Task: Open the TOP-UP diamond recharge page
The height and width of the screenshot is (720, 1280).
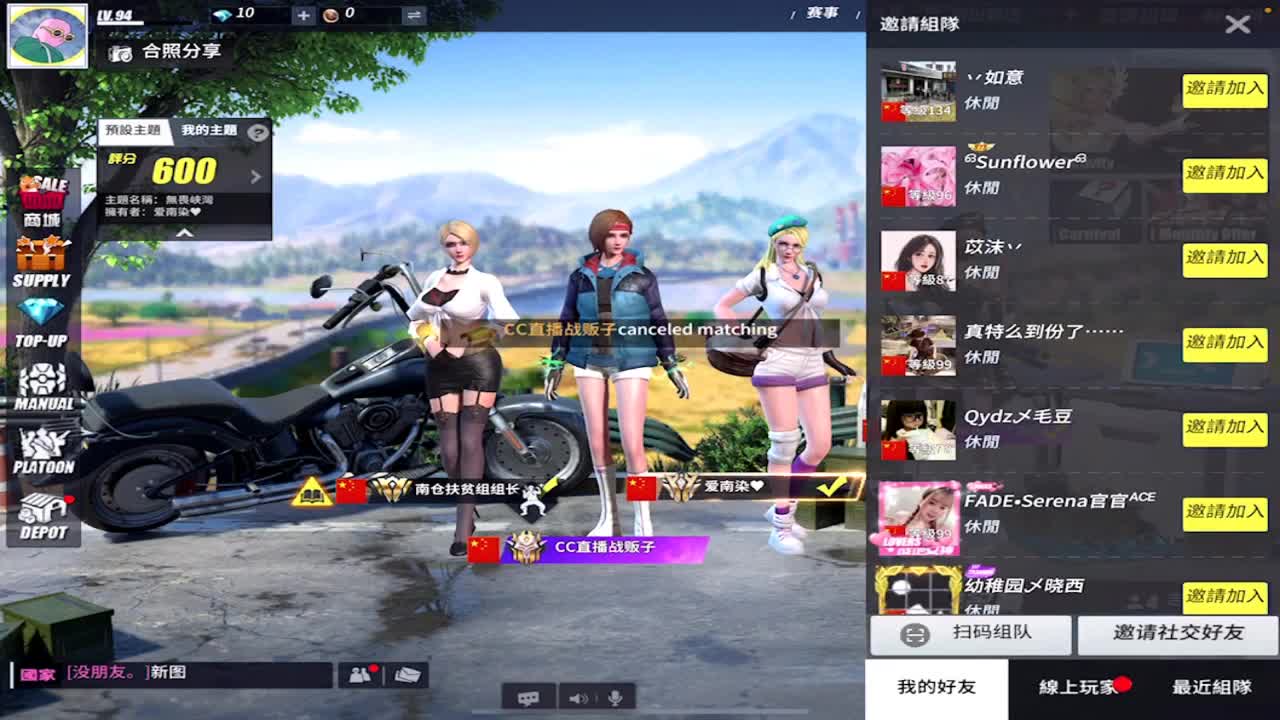Action: click(x=44, y=320)
